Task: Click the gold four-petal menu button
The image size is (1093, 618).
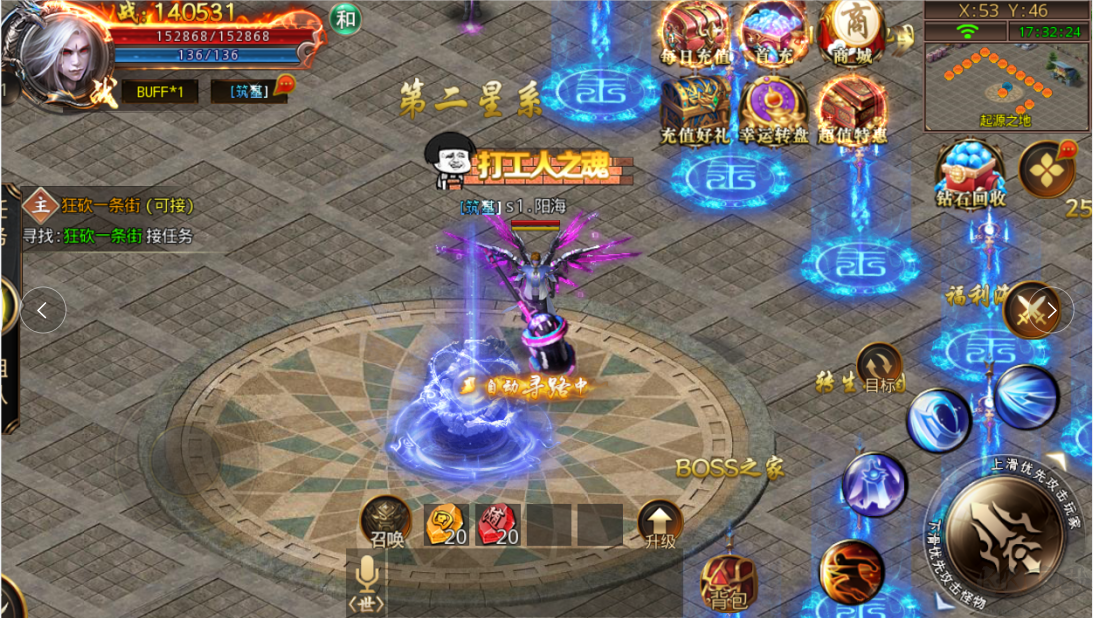Action: pyautogui.click(x=1046, y=169)
